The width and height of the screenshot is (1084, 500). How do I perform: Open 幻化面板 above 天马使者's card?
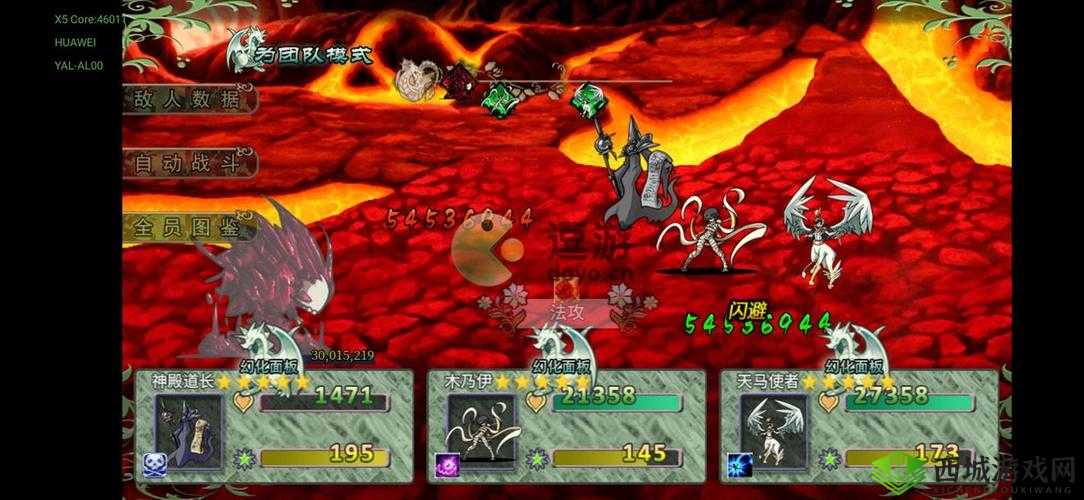pyautogui.click(x=855, y=366)
